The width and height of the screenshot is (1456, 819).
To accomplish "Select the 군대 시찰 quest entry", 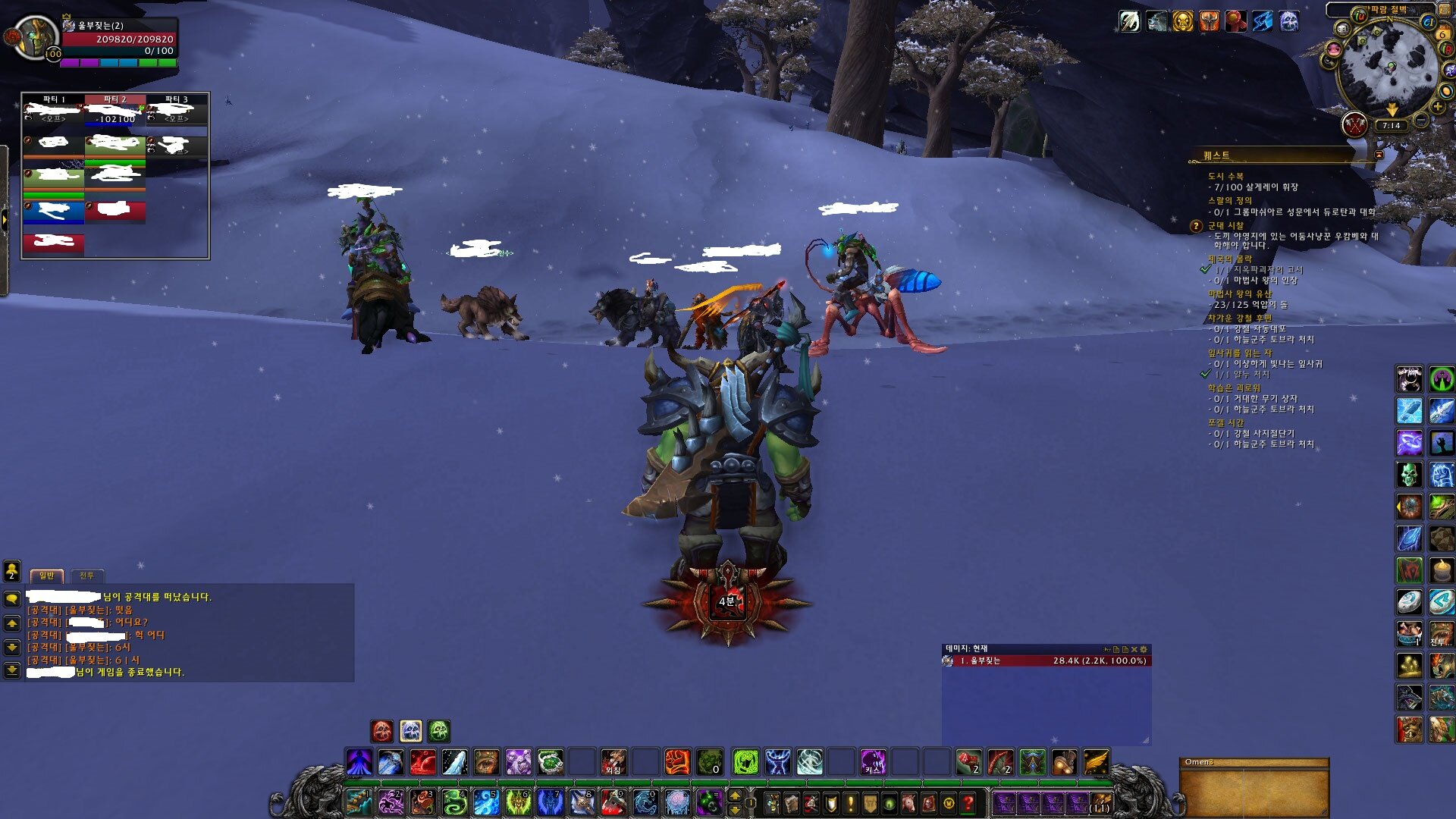I will pyautogui.click(x=1225, y=226).
